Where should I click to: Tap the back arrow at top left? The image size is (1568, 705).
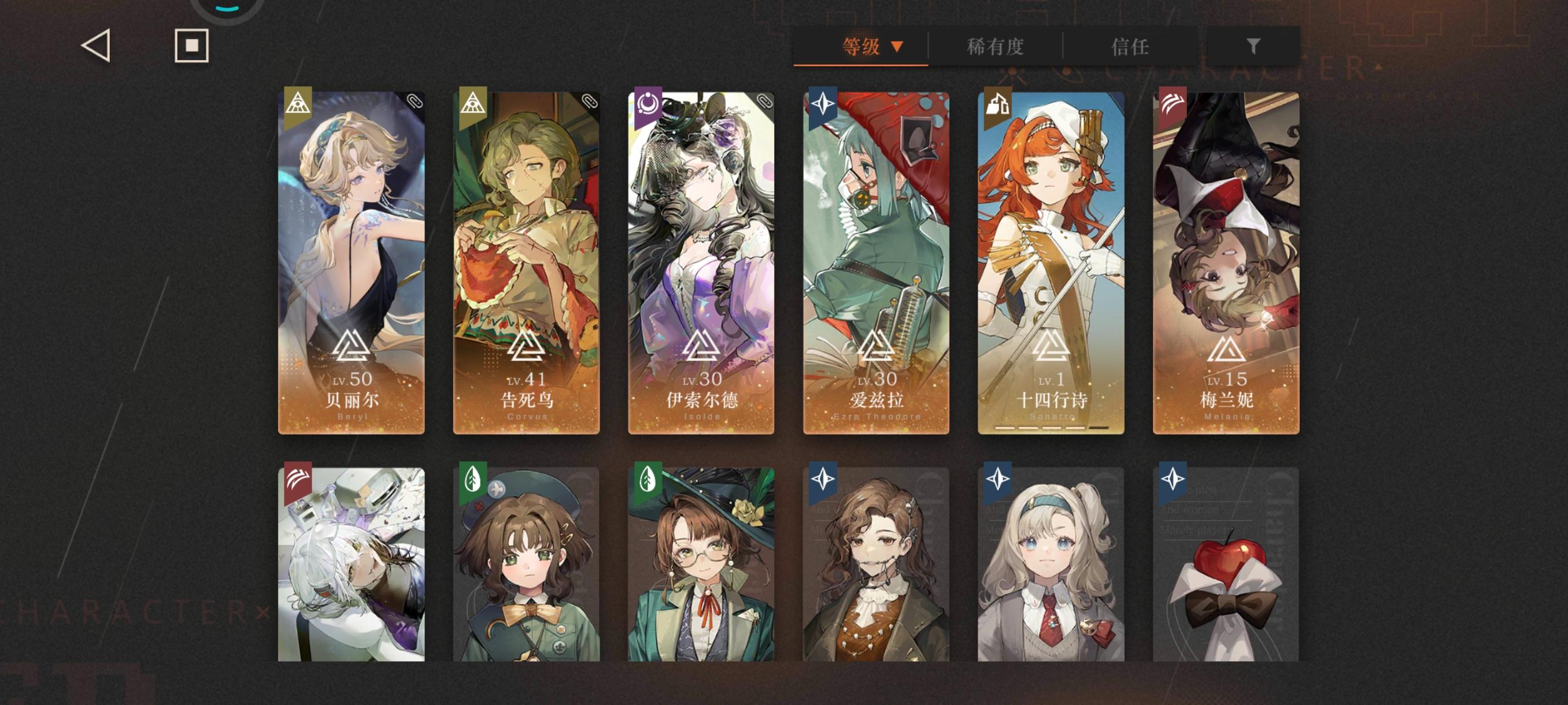pos(94,47)
